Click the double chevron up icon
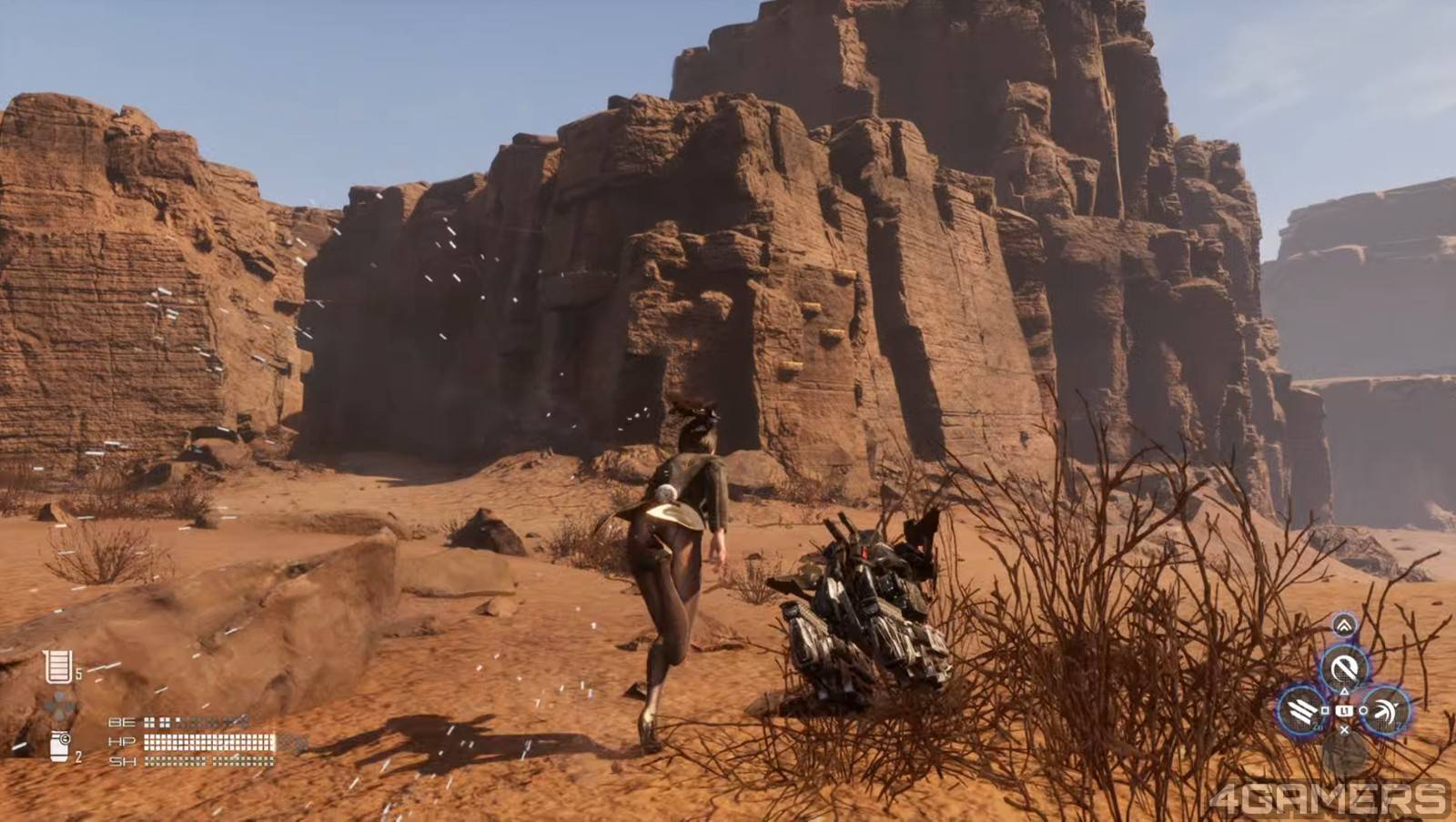The height and width of the screenshot is (822, 1456). 1344,625
